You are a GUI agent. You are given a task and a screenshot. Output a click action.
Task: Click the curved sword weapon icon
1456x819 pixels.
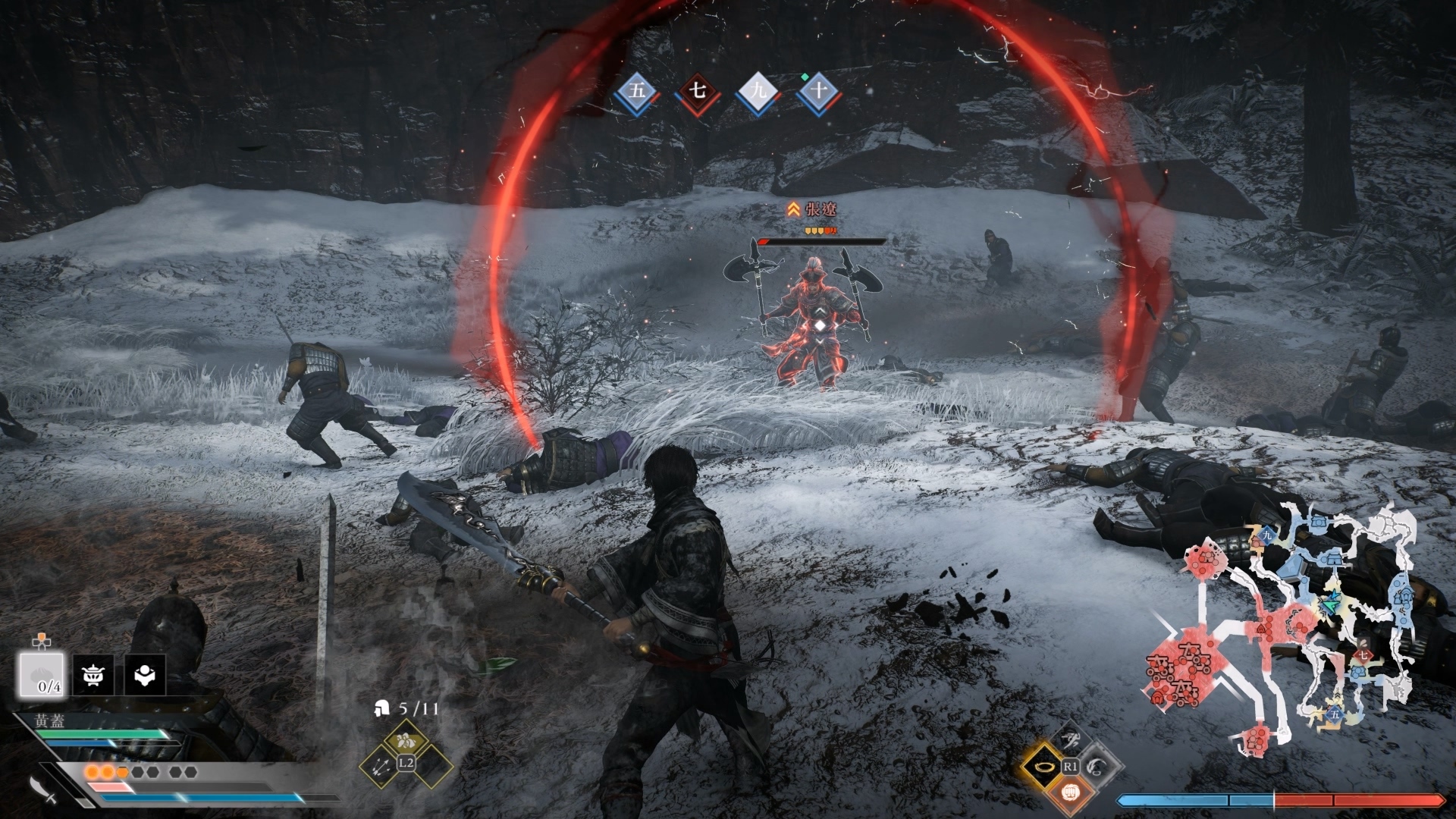(43, 789)
